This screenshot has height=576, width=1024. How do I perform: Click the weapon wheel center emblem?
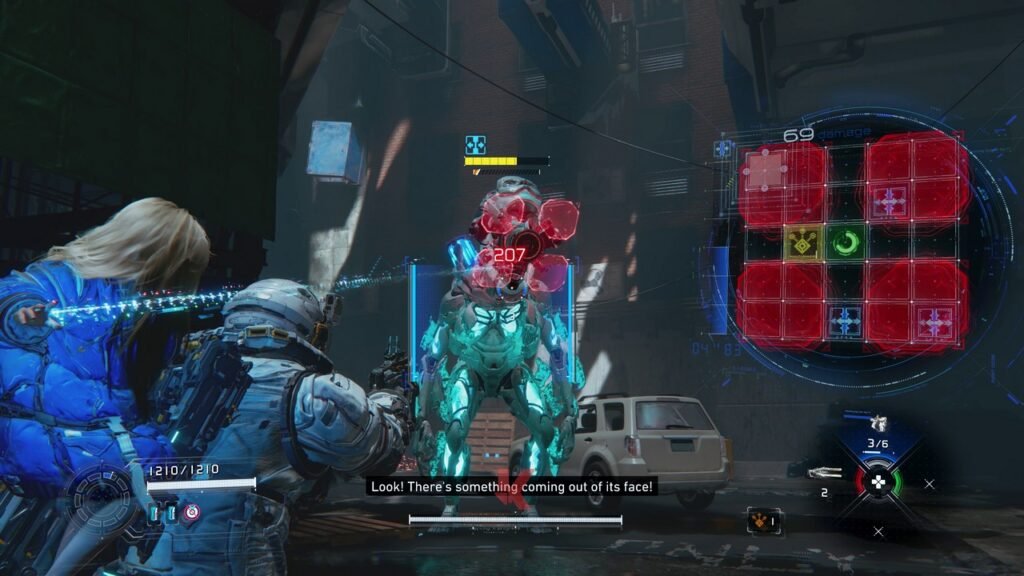click(877, 481)
